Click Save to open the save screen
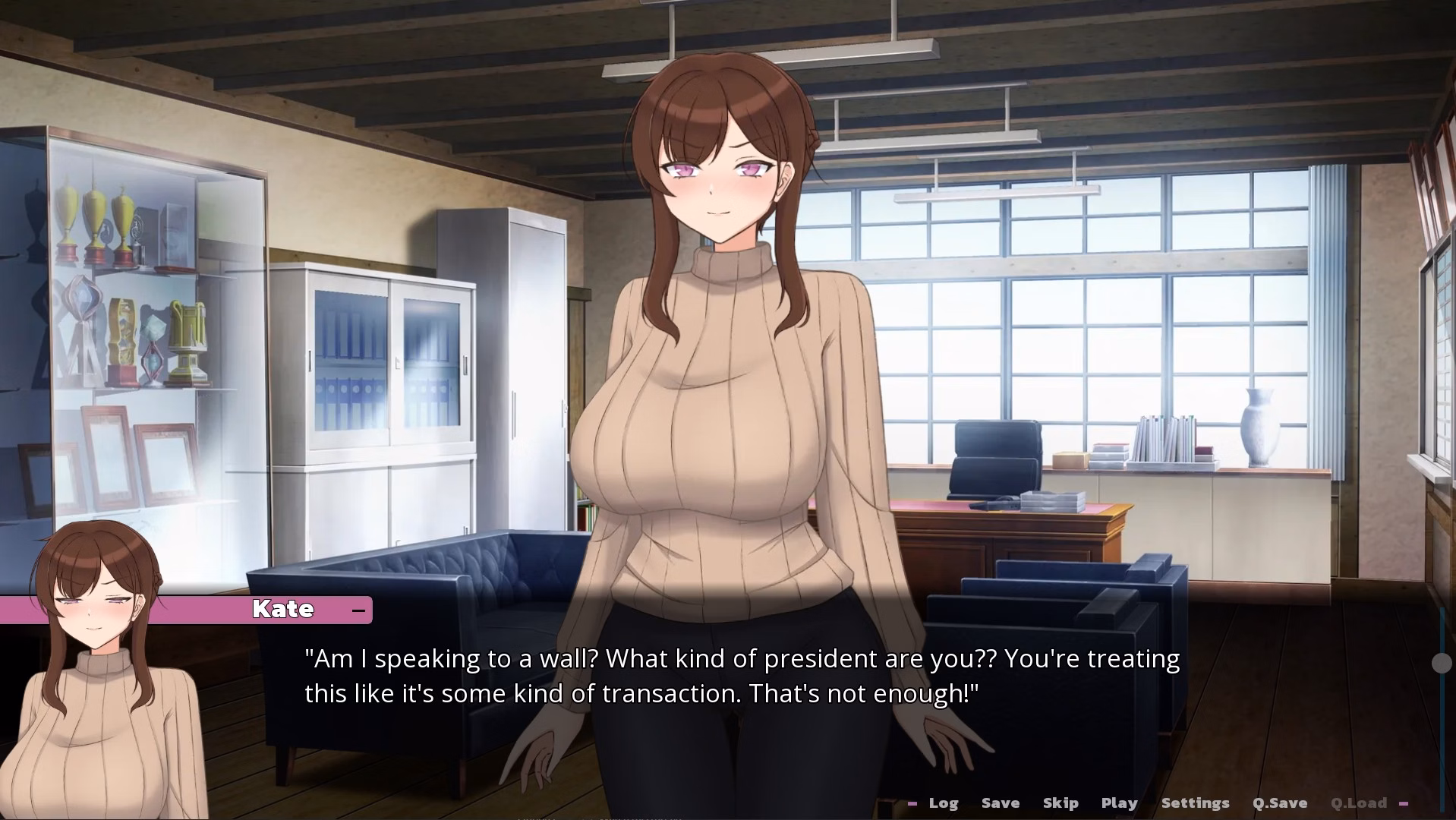Image resolution: width=1456 pixels, height=820 pixels. (x=1000, y=803)
